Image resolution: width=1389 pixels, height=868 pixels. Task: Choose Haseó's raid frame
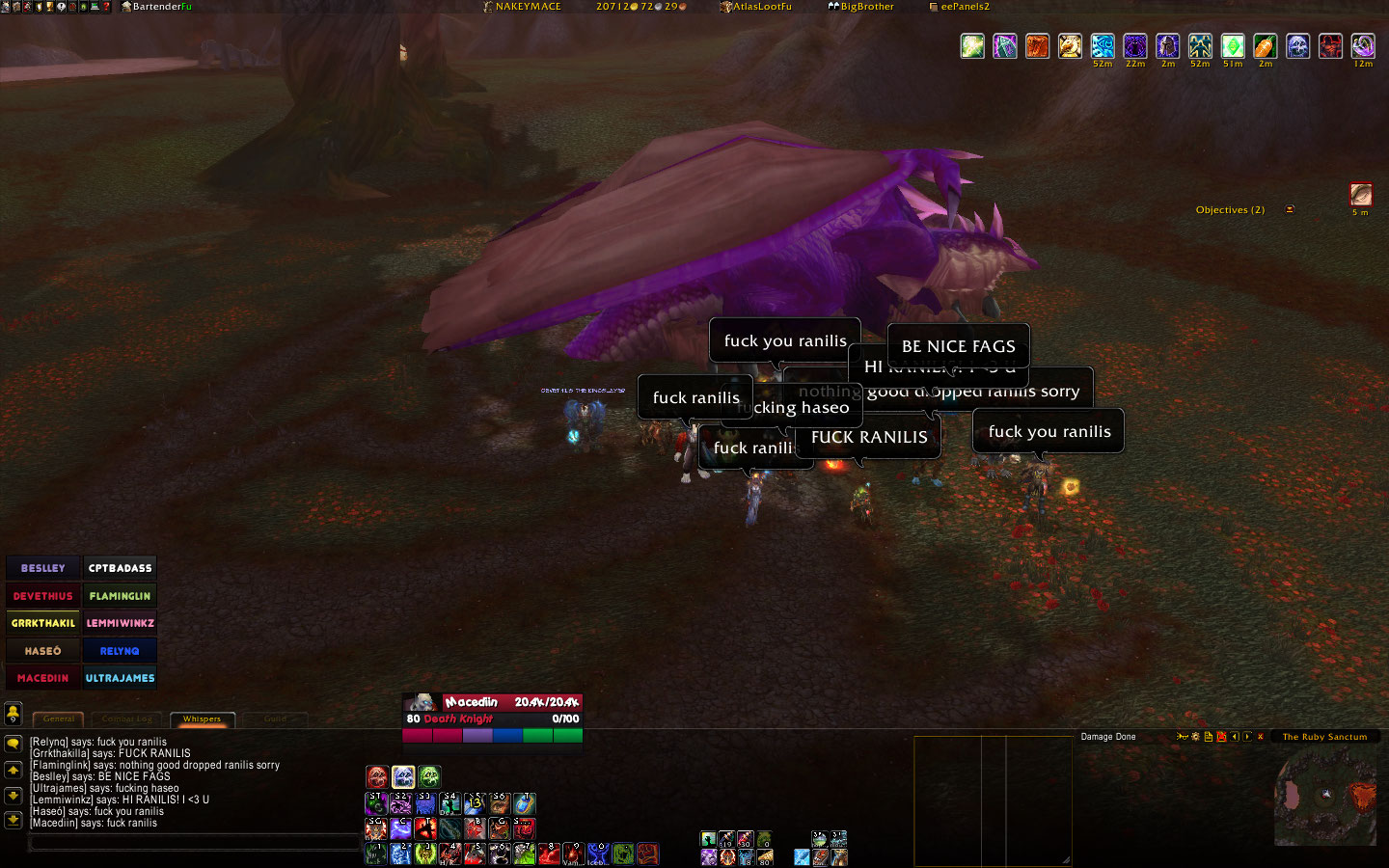(43, 651)
